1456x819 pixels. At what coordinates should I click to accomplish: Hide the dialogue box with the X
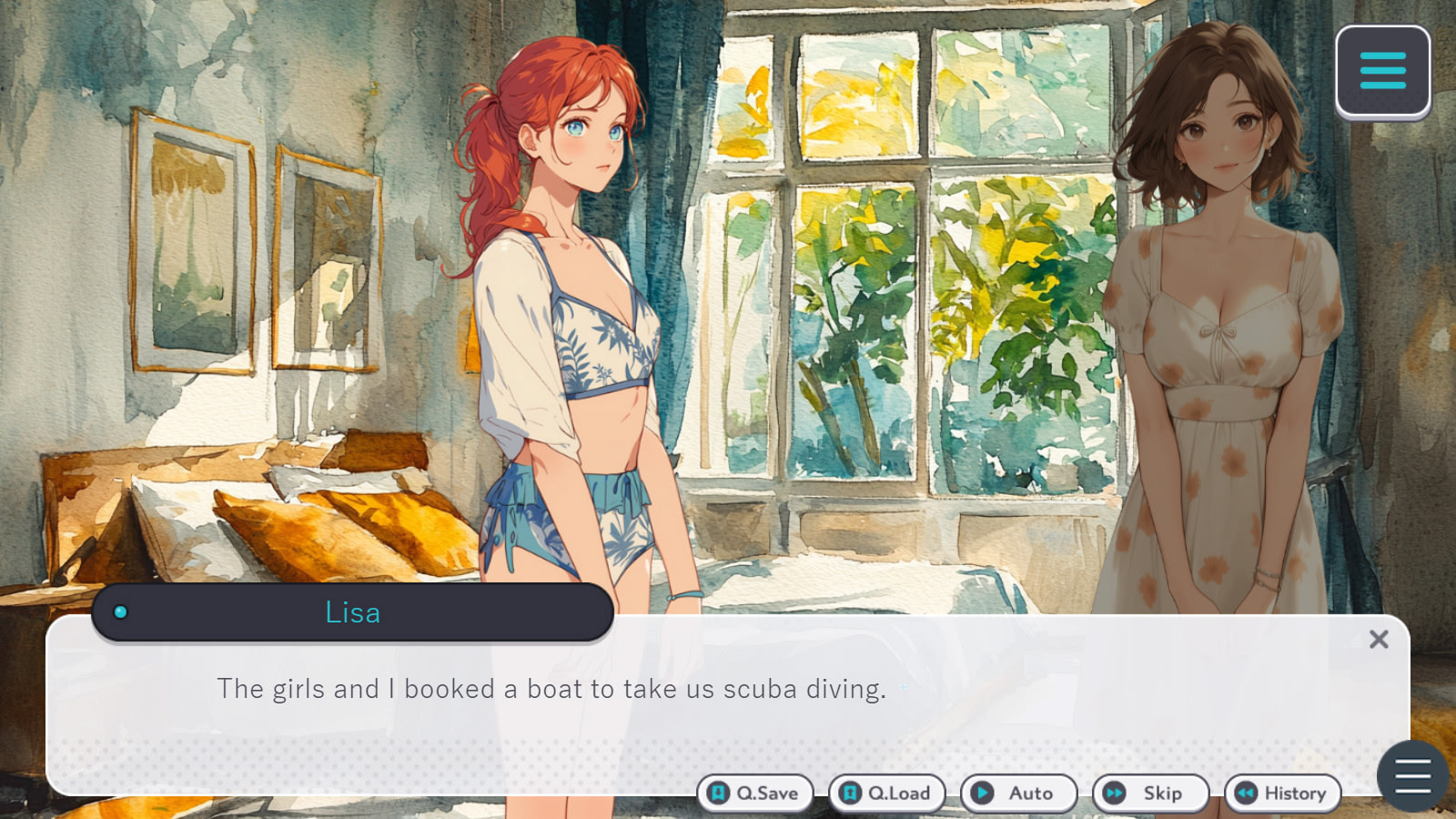[x=1379, y=640]
